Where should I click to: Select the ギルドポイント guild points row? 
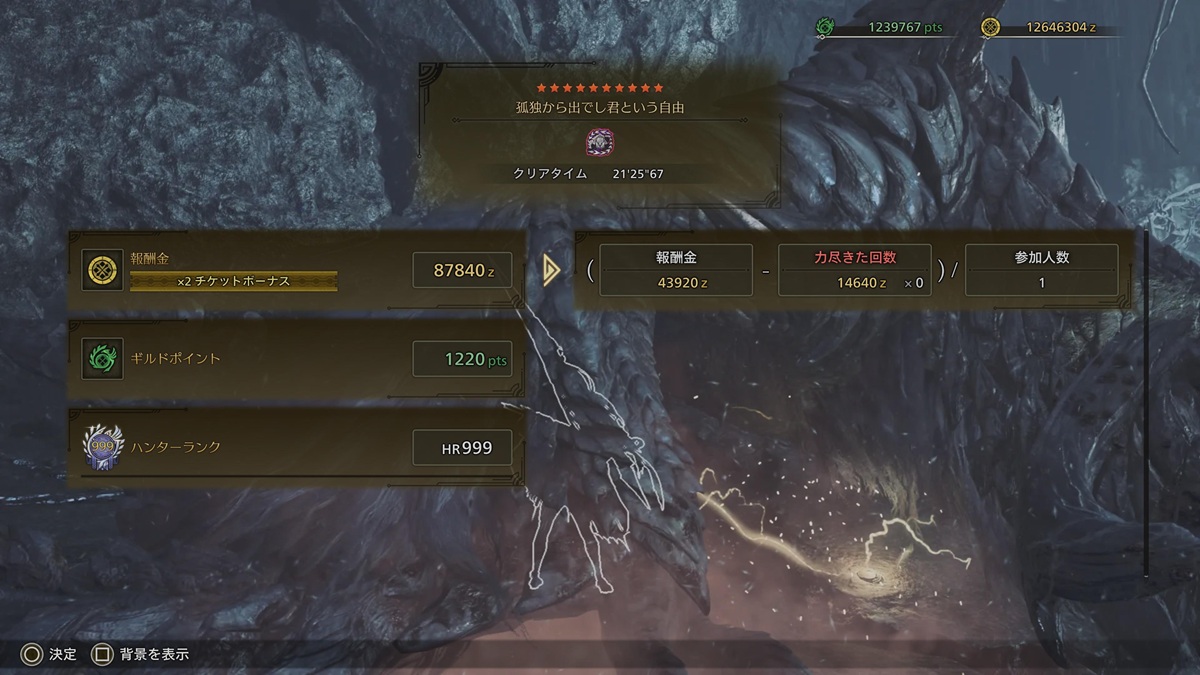pyautogui.click(x=297, y=358)
